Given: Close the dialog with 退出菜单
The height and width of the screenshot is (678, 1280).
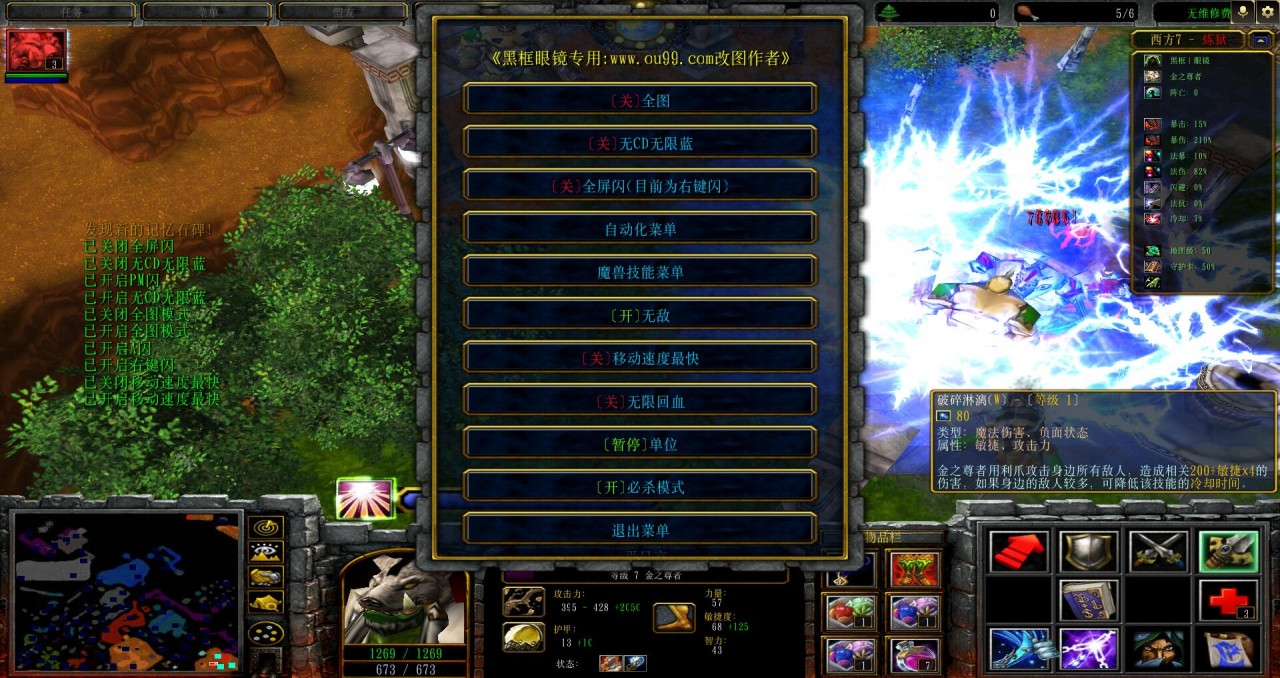Looking at the screenshot, I should 640,530.
